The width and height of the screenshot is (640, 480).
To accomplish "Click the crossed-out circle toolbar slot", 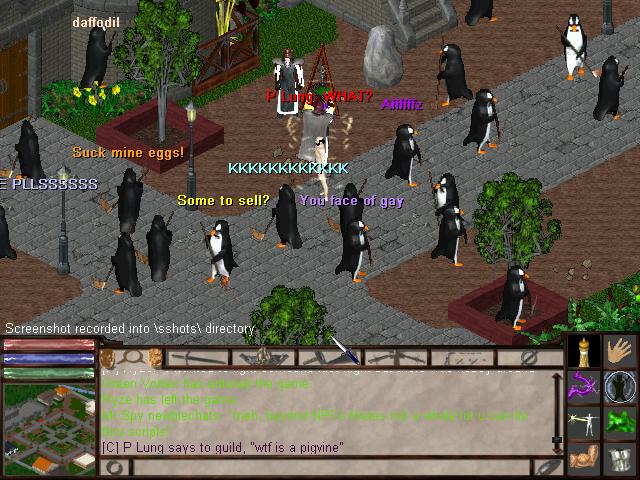I will [x=530, y=356].
